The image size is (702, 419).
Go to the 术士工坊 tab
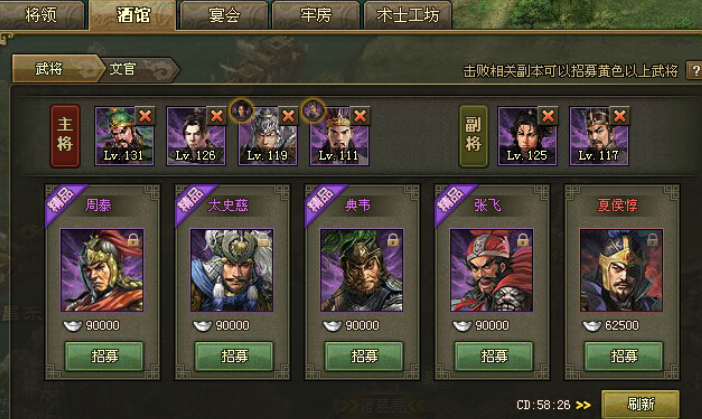coord(407,16)
